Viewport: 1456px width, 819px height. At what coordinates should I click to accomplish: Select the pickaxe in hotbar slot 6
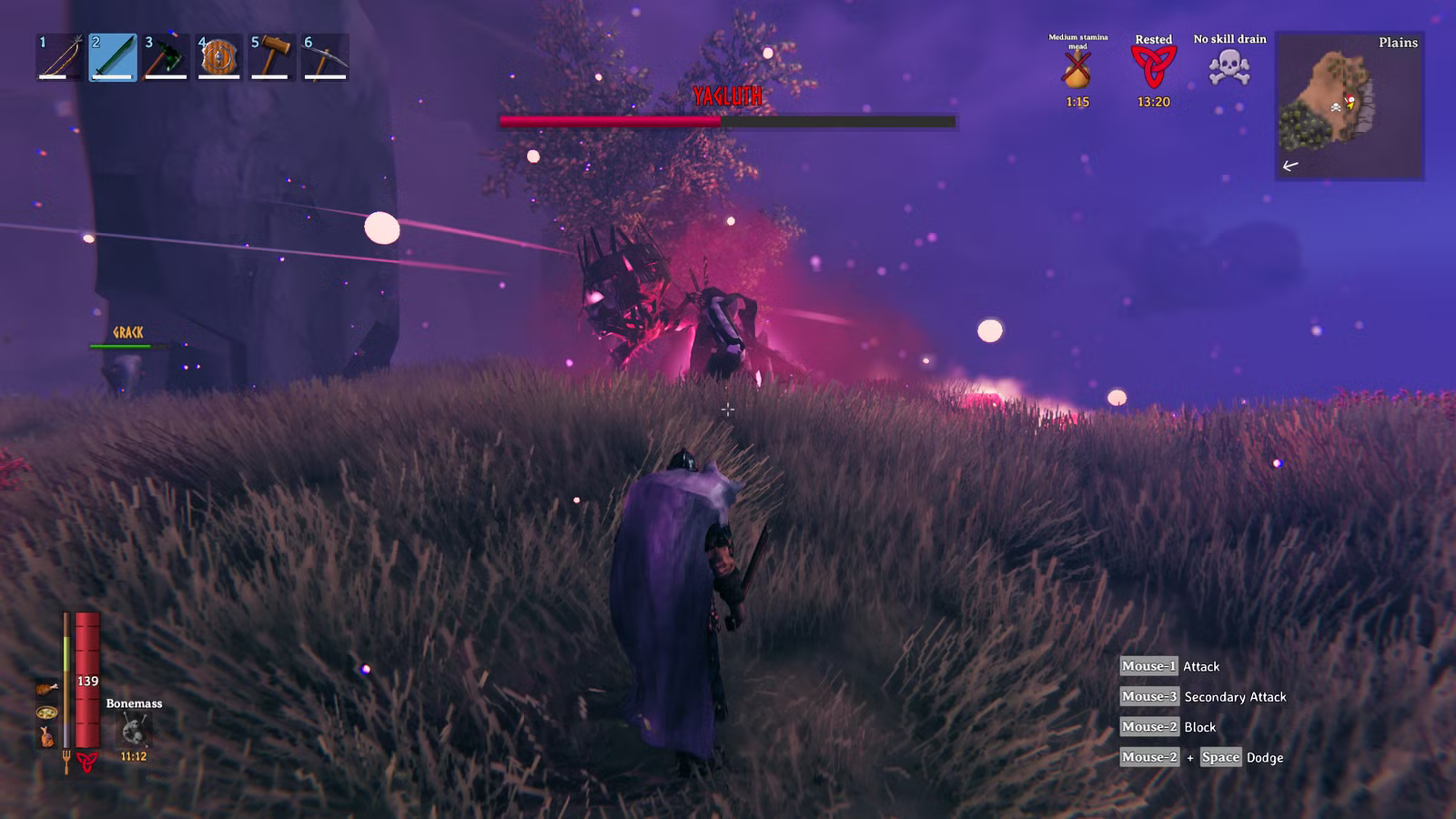pos(325,57)
